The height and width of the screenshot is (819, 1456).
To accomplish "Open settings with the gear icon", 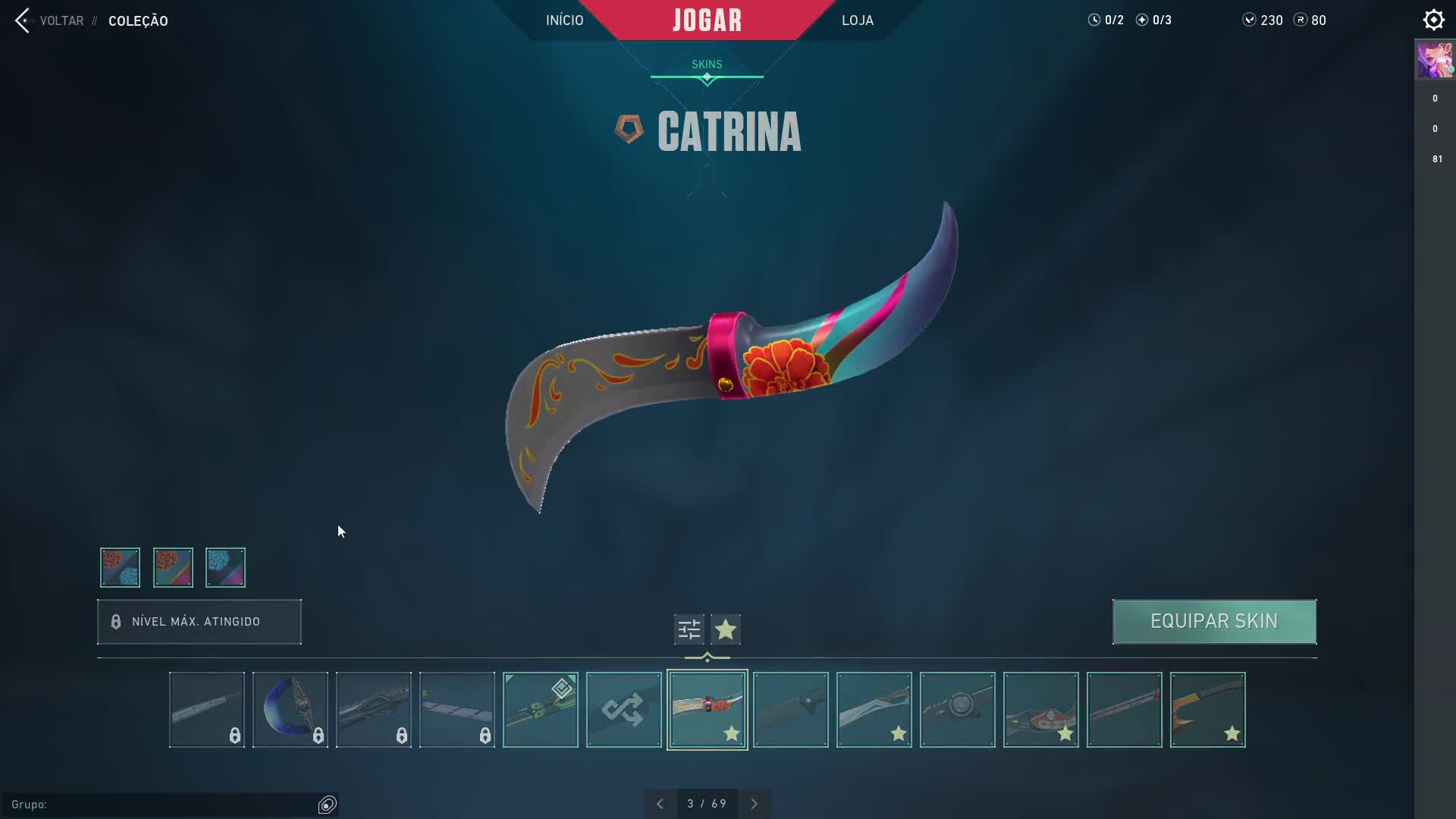I will [x=1433, y=20].
